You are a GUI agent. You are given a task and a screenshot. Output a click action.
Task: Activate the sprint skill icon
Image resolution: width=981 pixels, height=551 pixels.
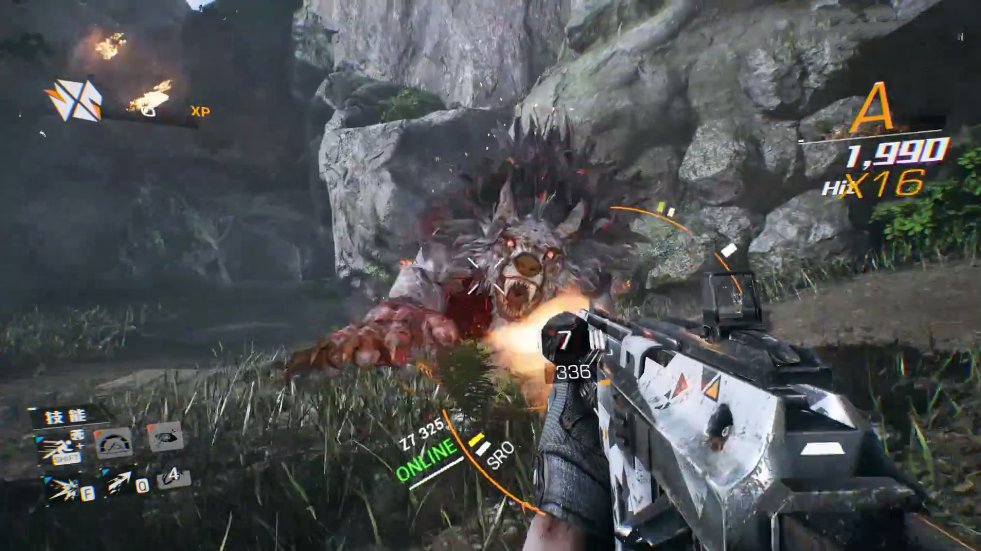[x=59, y=448]
